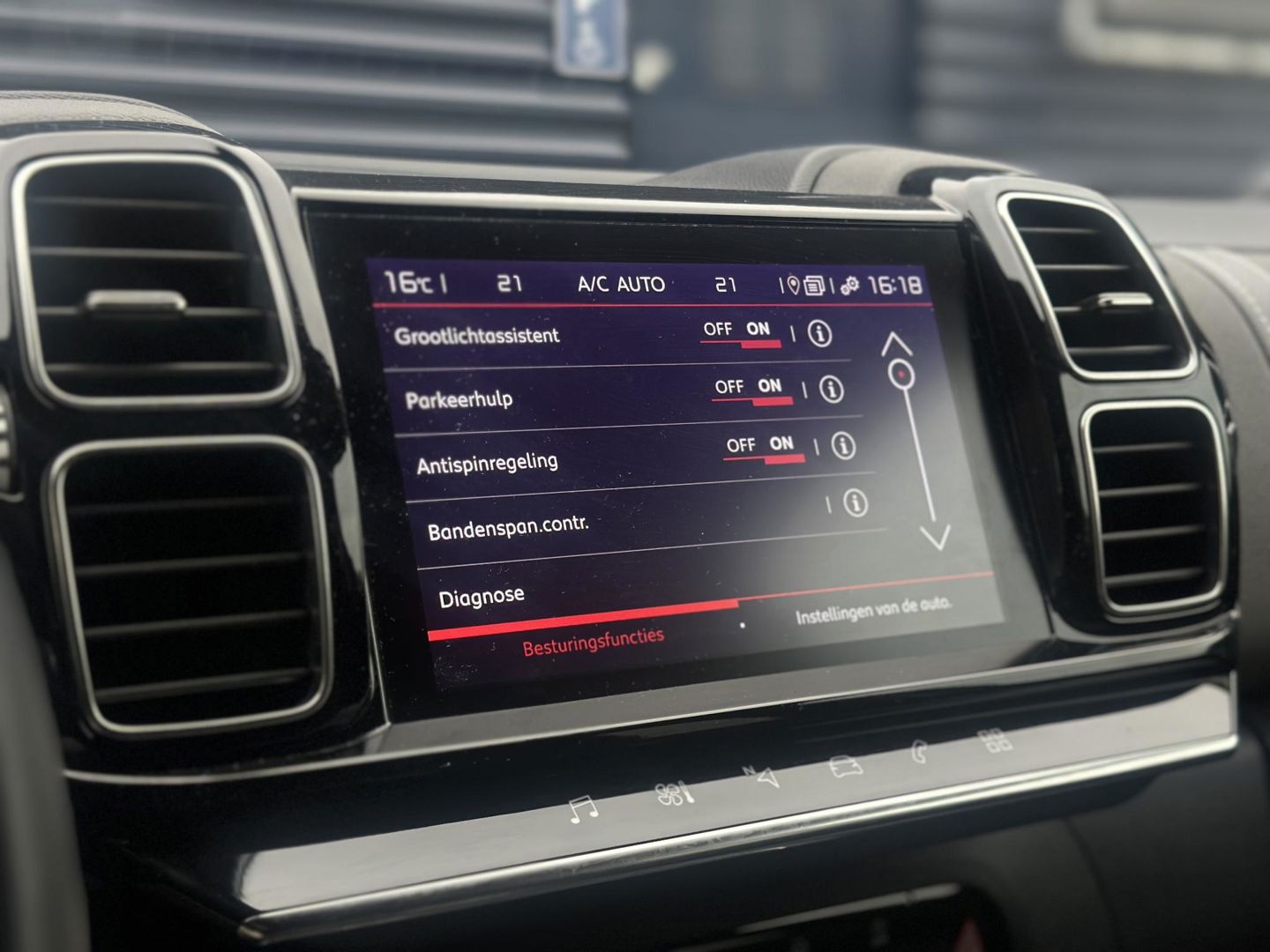Open the Antispinregeling info icon
This screenshot has height=952, width=1270.
point(843,446)
